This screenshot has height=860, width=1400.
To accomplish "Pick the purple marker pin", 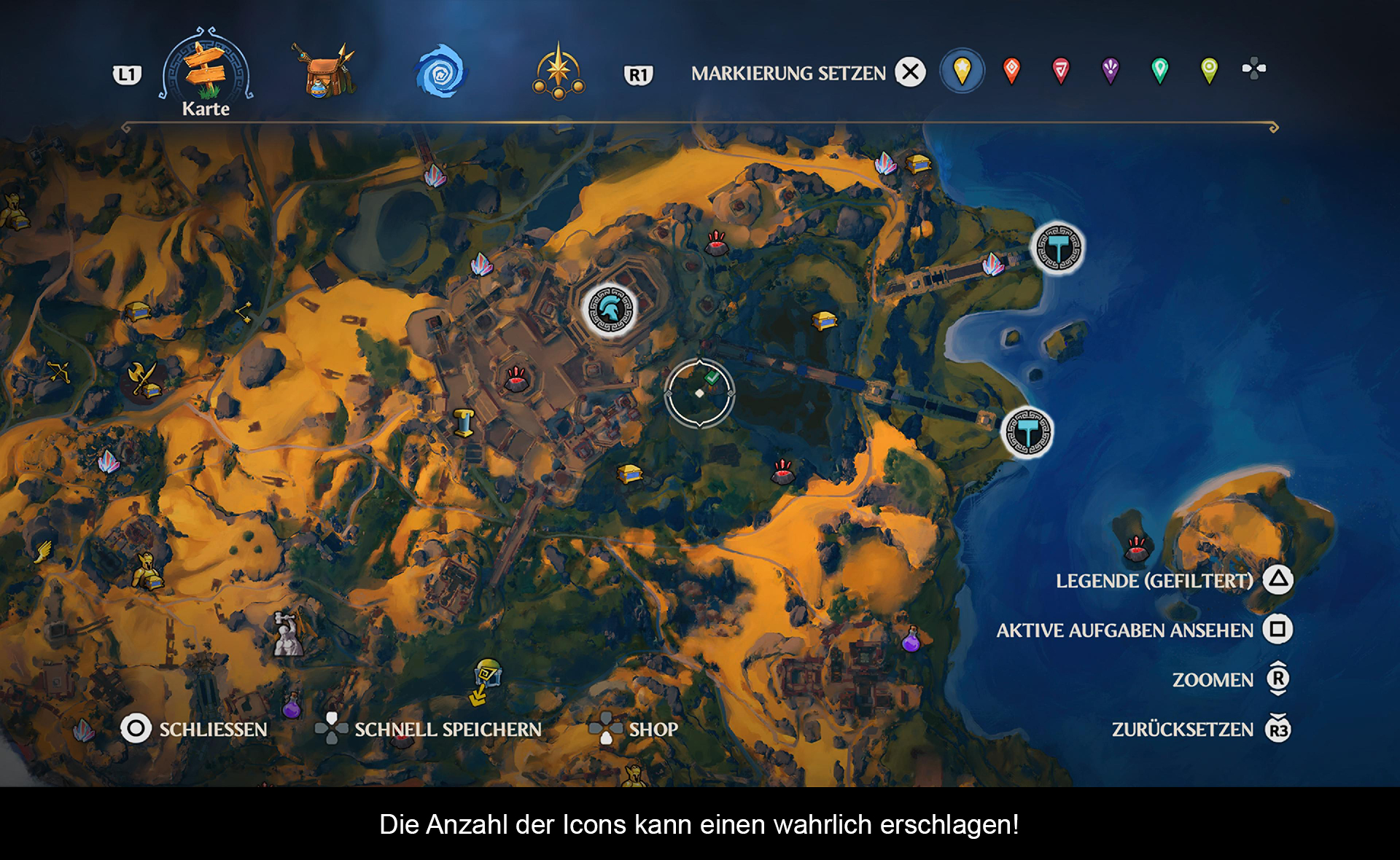I will 1110,71.
